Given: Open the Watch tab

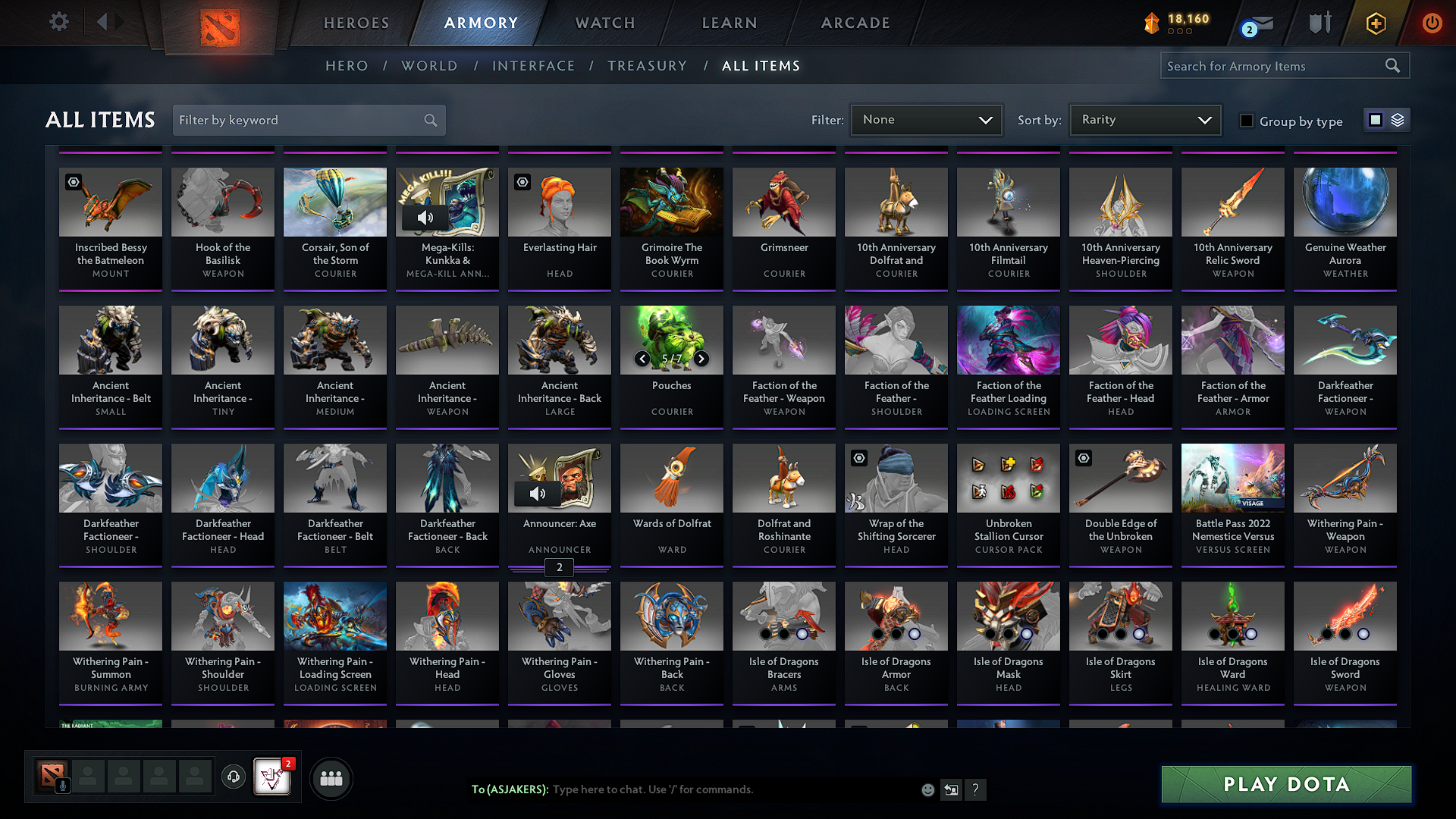Looking at the screenshot, I should 605,23.
